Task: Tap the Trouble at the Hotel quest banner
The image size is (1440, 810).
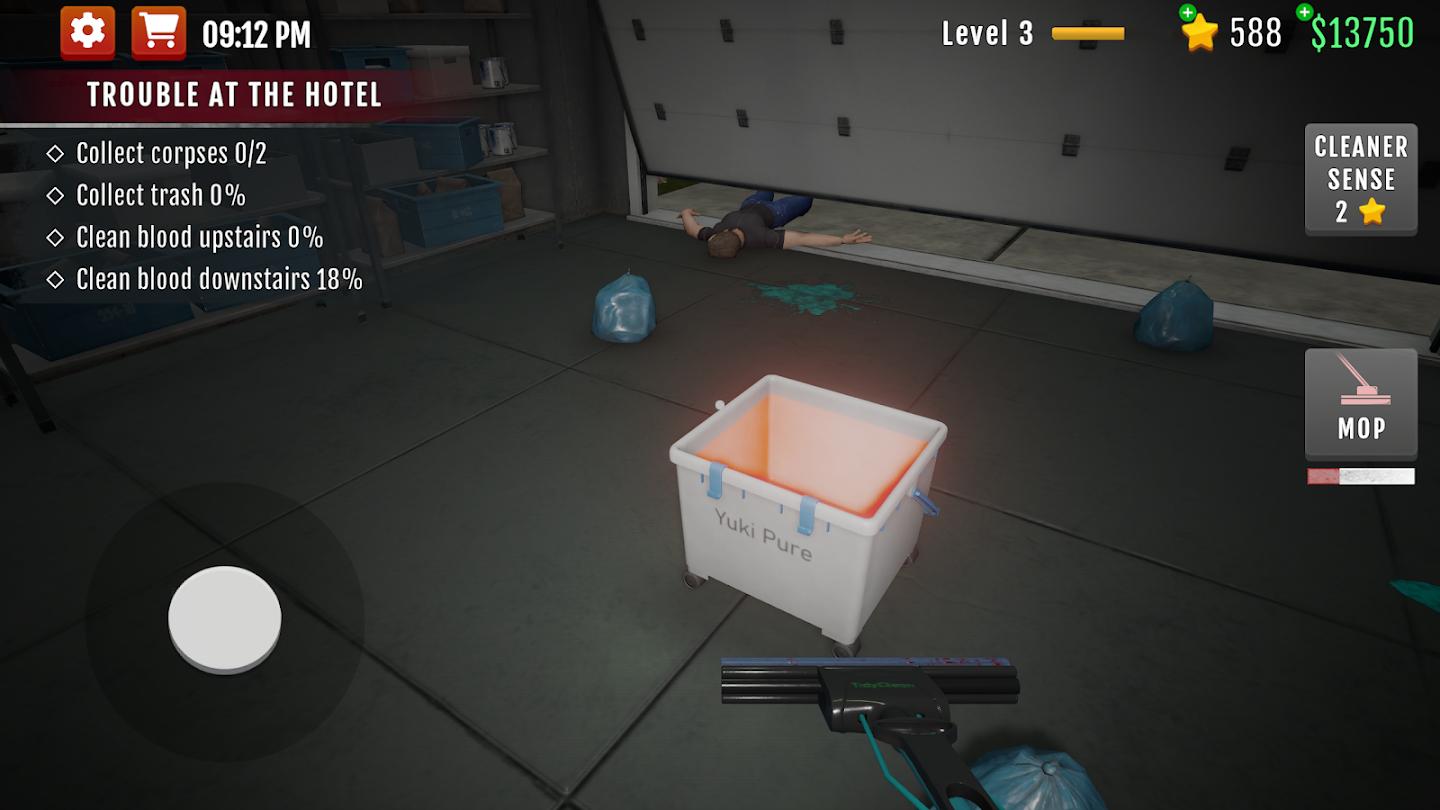Action: [236, 95]
